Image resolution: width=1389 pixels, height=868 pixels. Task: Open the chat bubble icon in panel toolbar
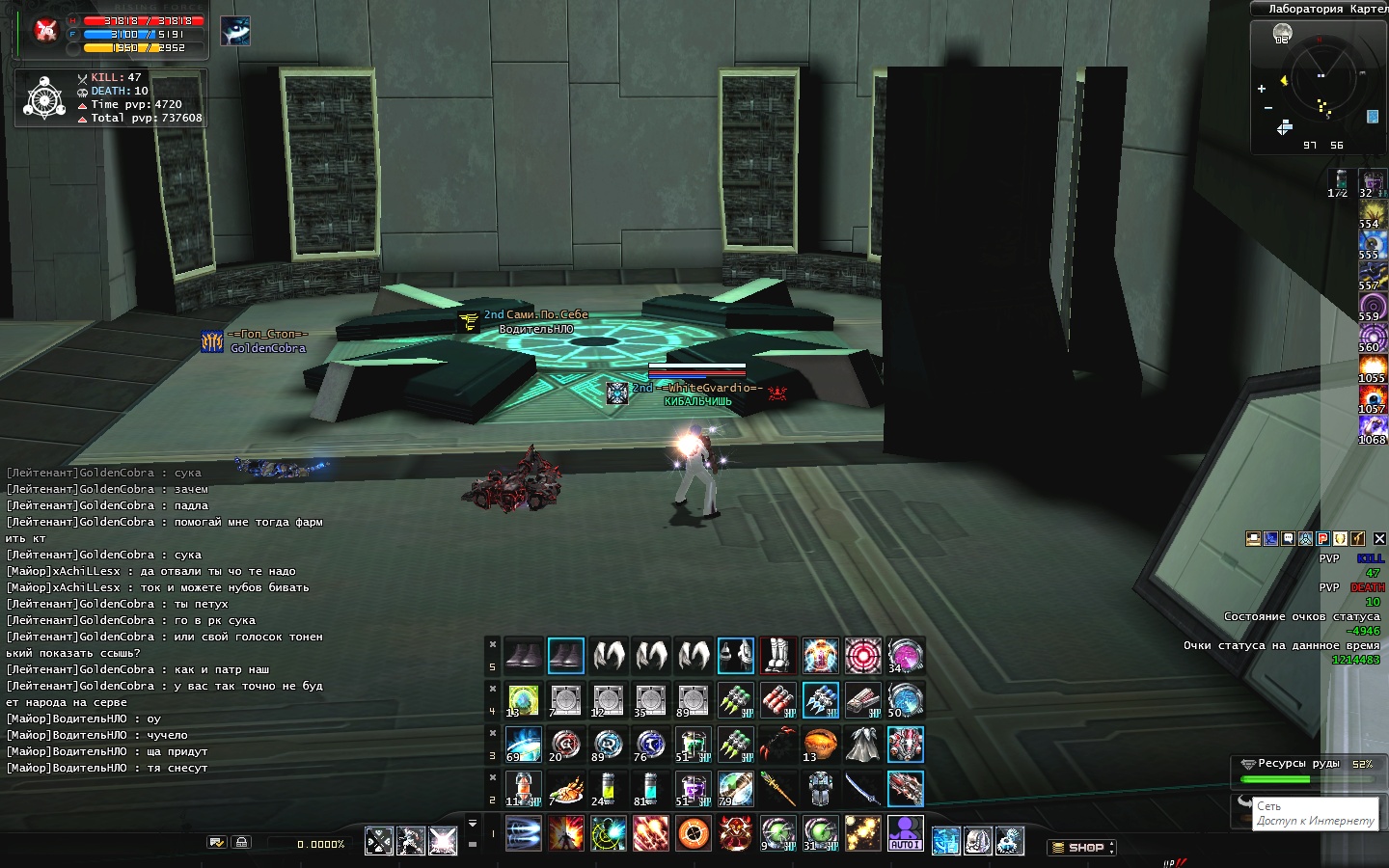(x=1289, y=539)
